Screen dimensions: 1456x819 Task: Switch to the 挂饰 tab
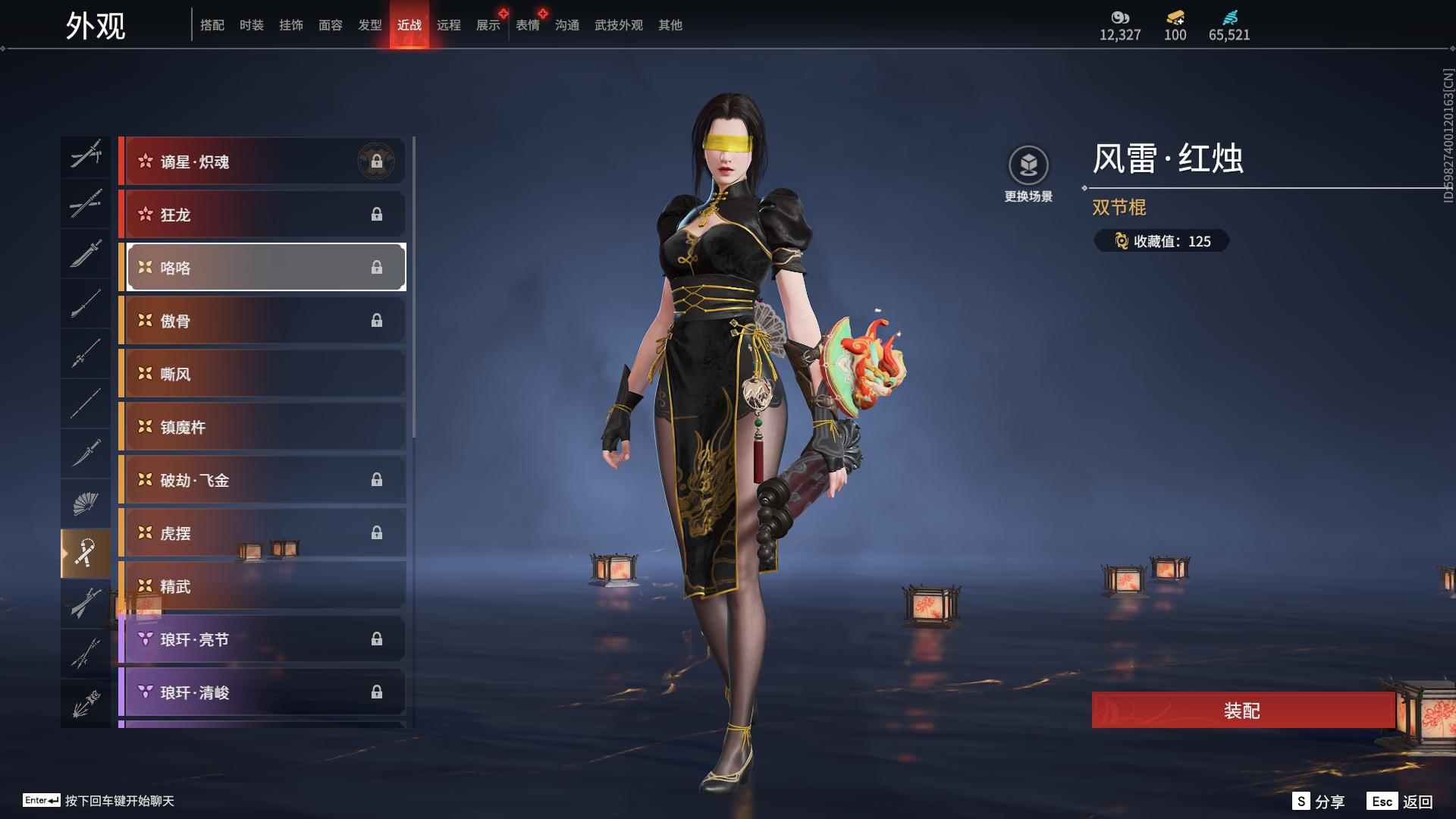290,26
